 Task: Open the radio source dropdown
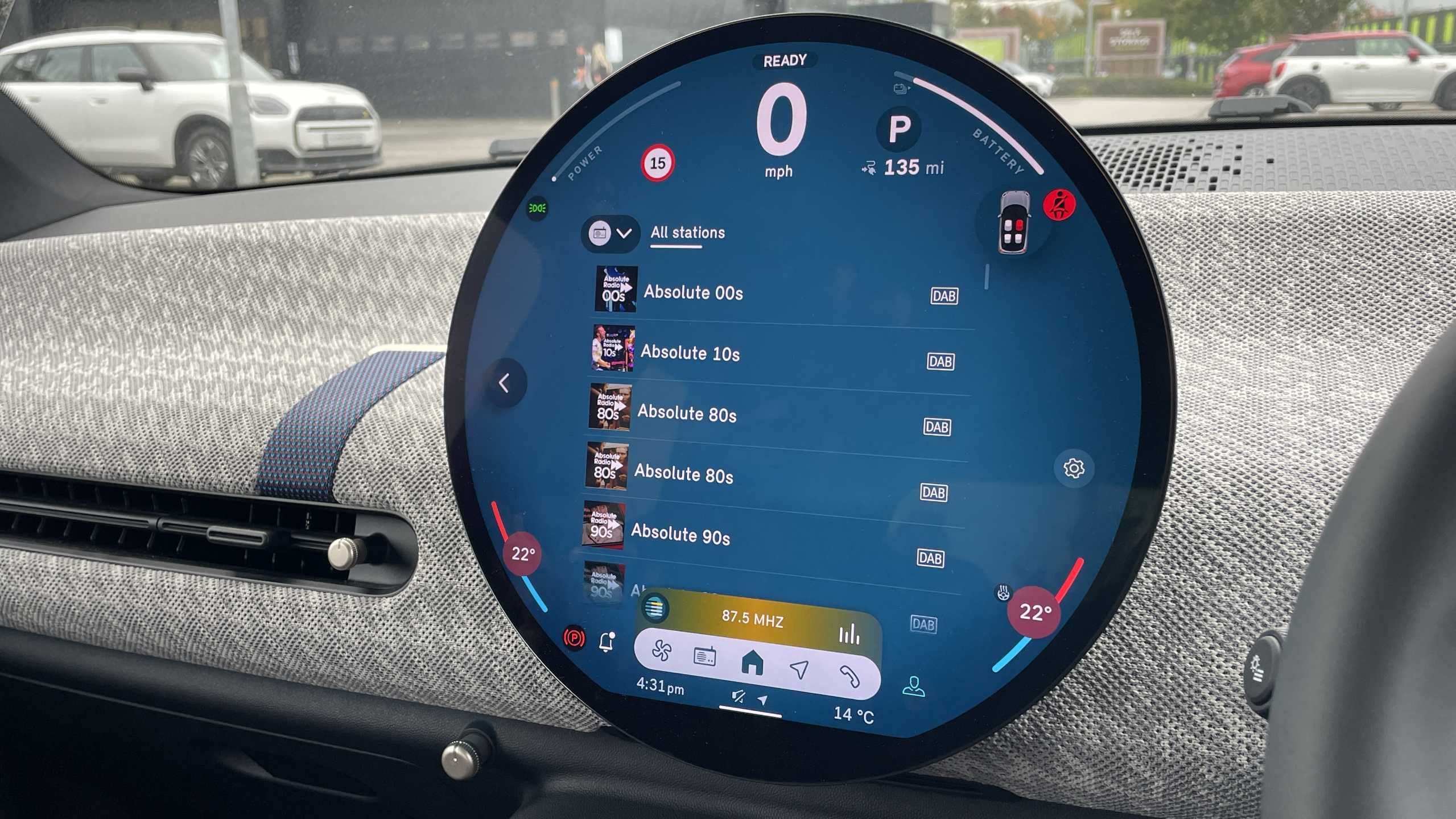coord(611,233)
